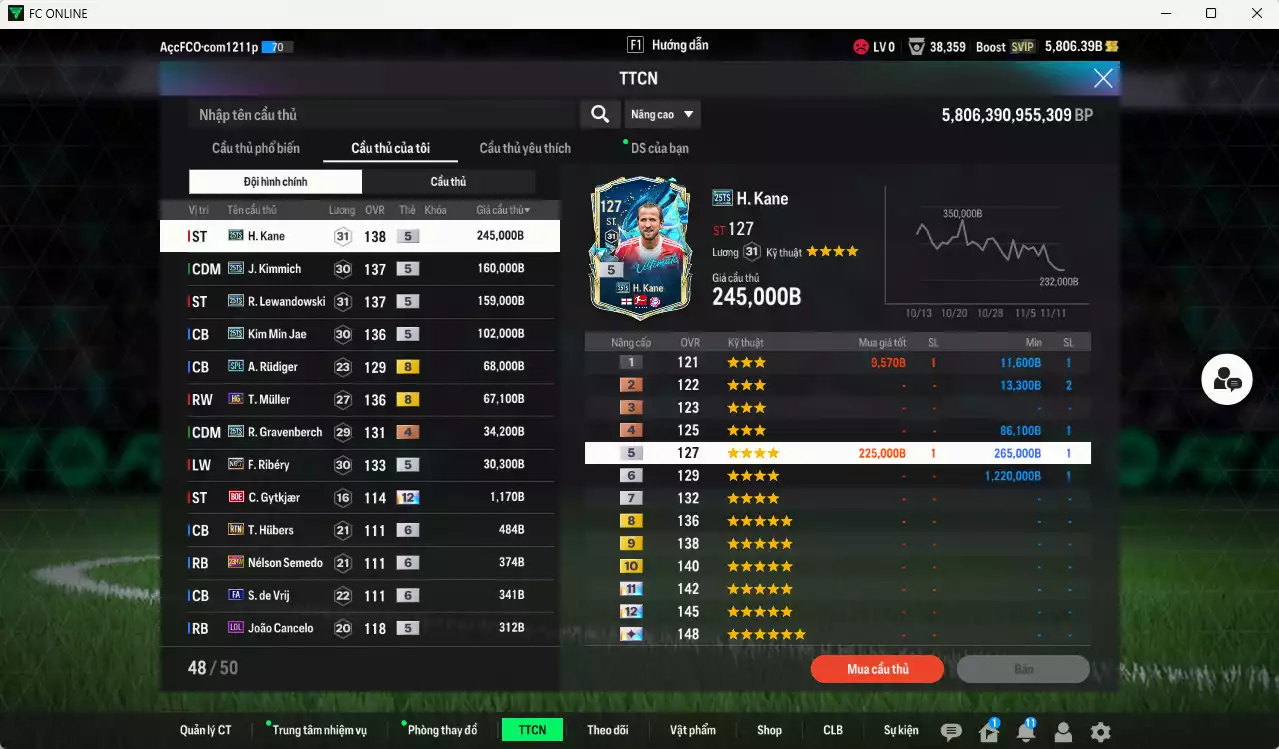Open the round friends chat button

[x=1227, y=380]
